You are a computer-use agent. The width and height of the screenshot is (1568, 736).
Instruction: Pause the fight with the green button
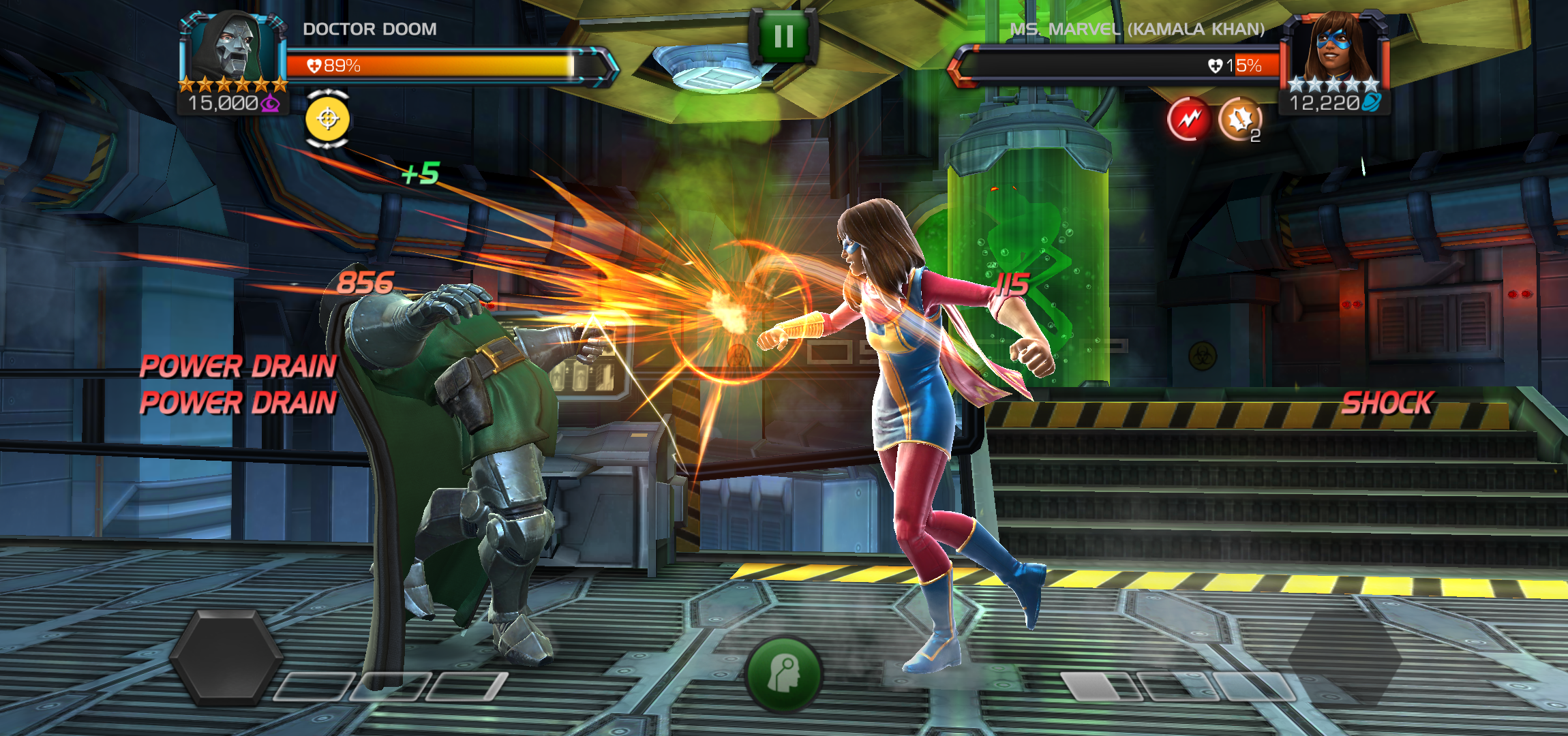[x=783, y=36]
